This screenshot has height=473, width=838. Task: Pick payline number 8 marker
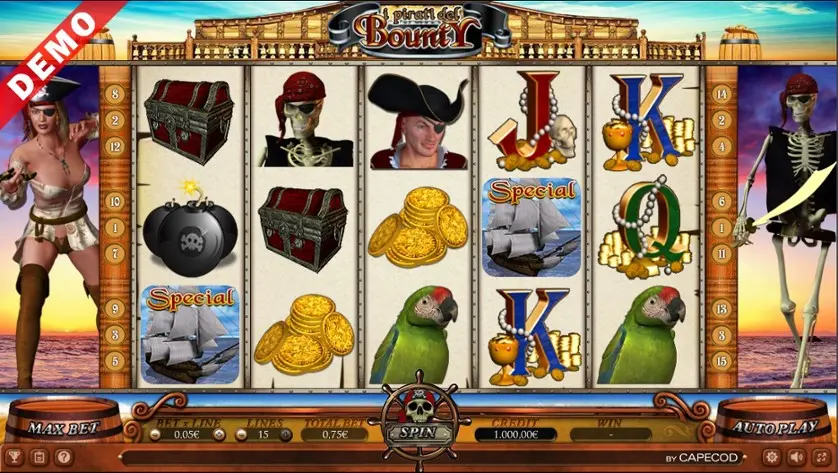pyautogui.click(x=115, y=95)
